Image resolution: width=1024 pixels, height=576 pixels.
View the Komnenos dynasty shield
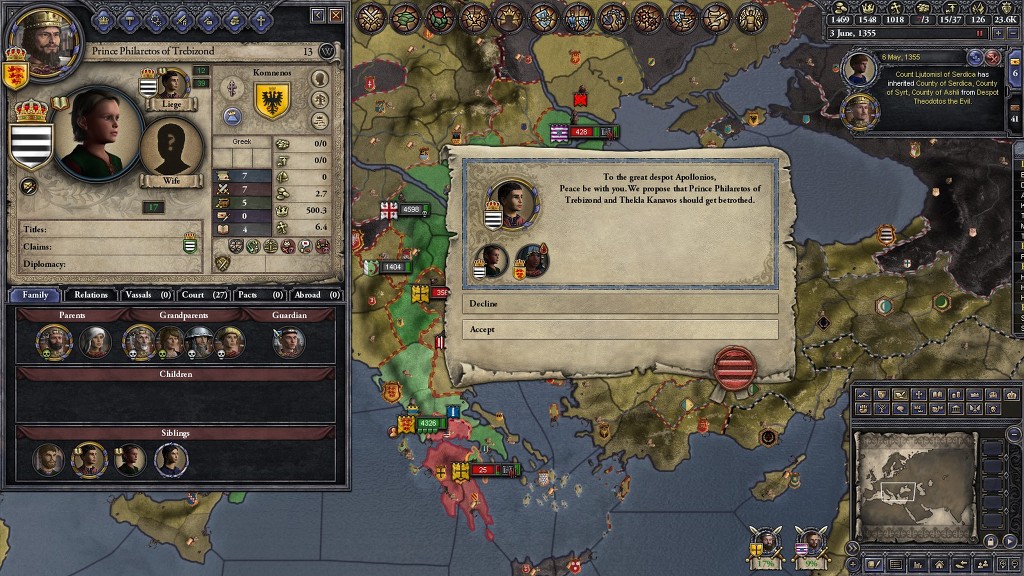273,98
